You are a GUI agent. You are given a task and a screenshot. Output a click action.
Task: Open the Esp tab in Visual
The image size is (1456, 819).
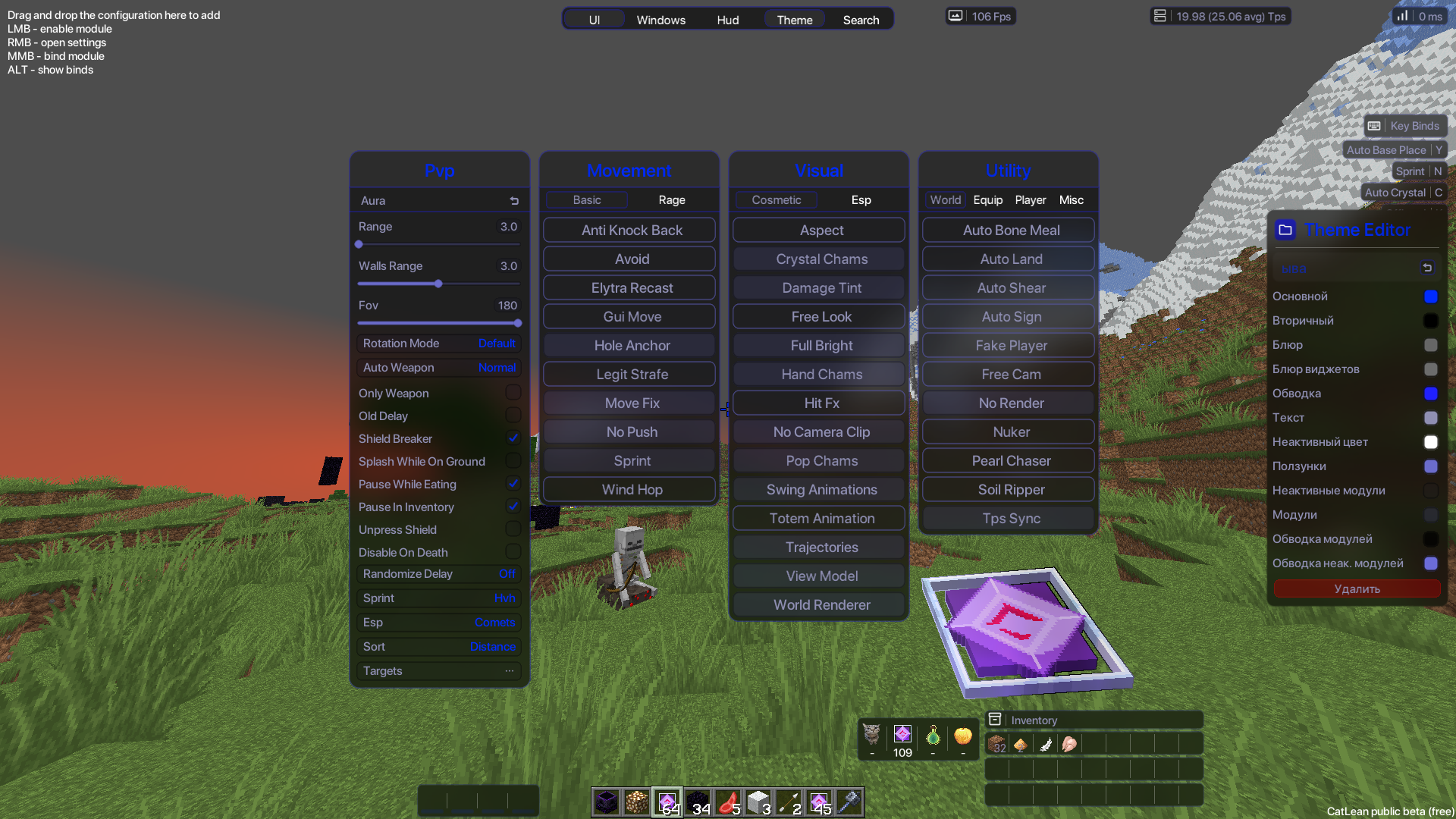click(861, 199)
